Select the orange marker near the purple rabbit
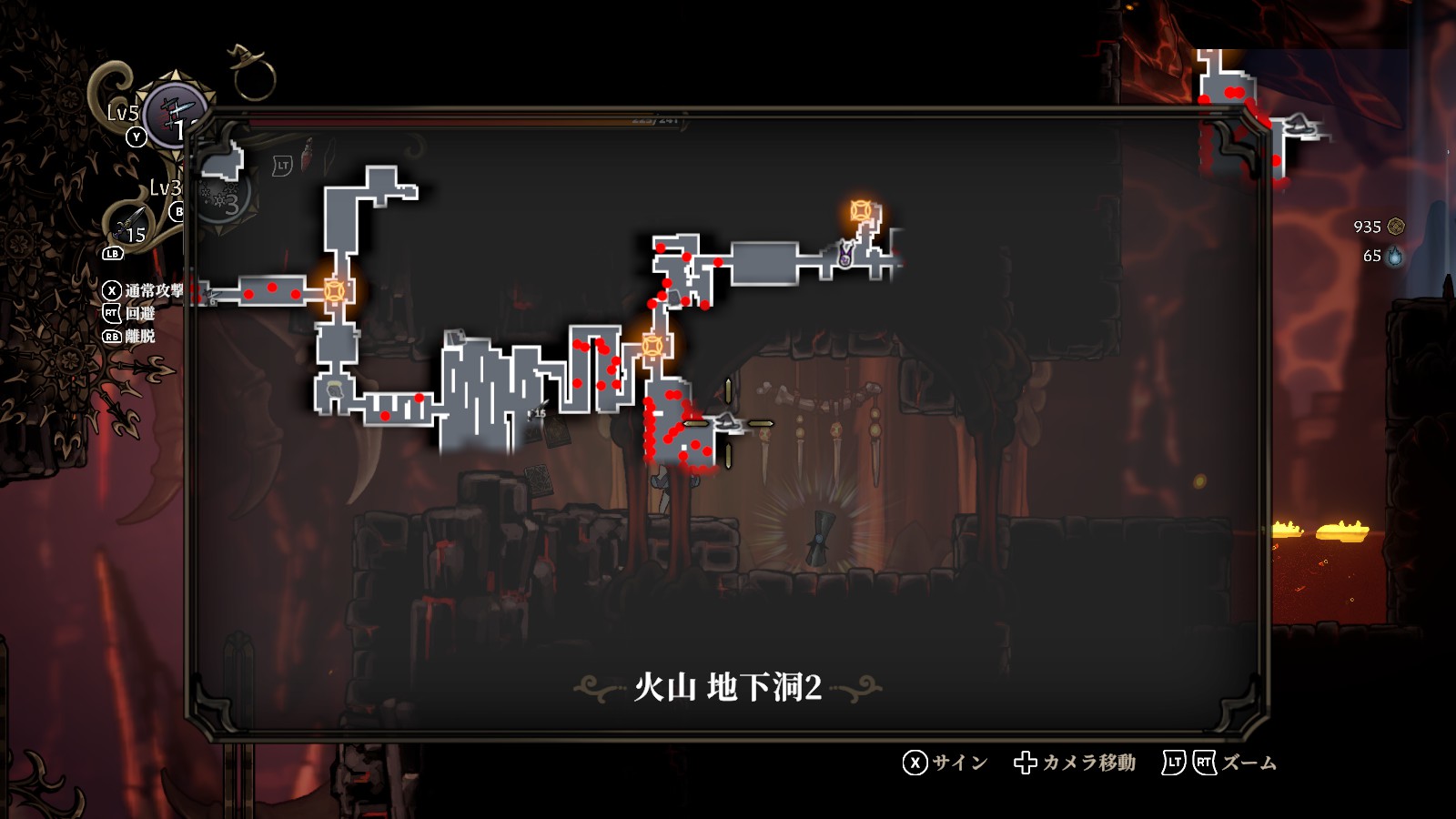 tap(861, 211)
